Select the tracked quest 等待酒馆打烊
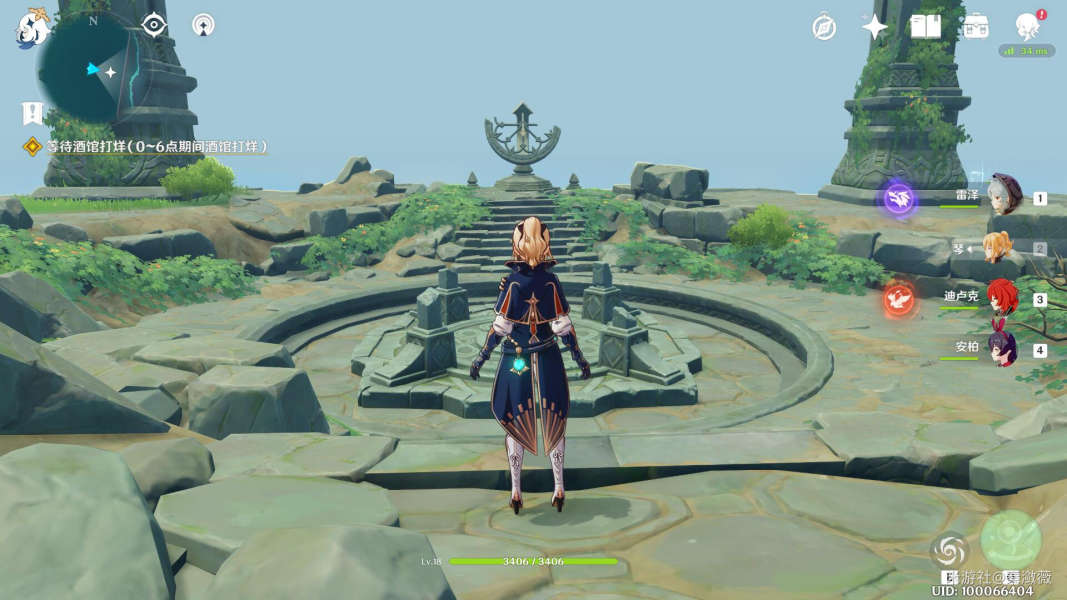Screen dimensions: 1067x600 (150, 147)
